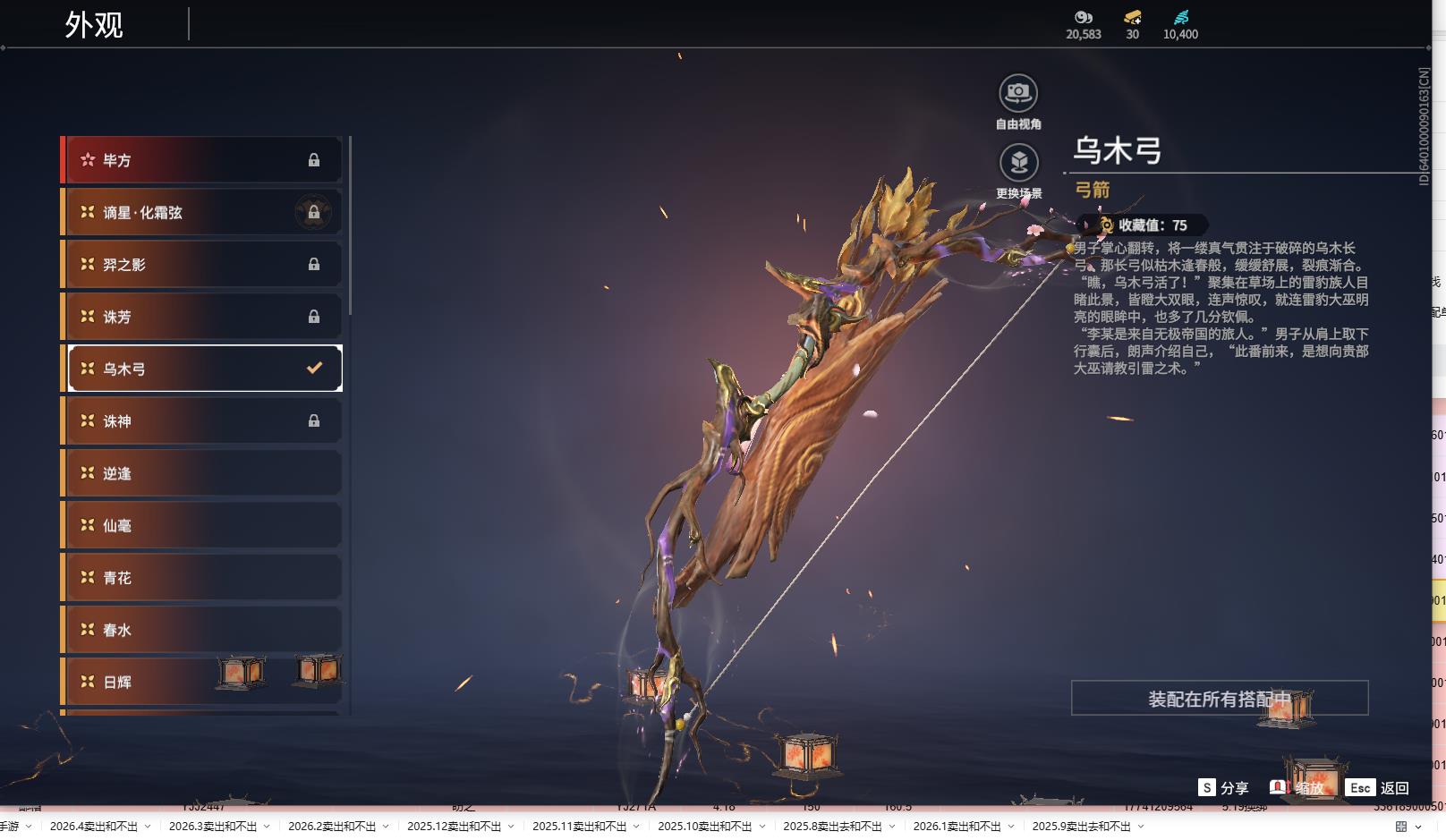Pick the 仙毫 appearance entry
Viewport: 1446px width, 840px height.
pos(201,525)
